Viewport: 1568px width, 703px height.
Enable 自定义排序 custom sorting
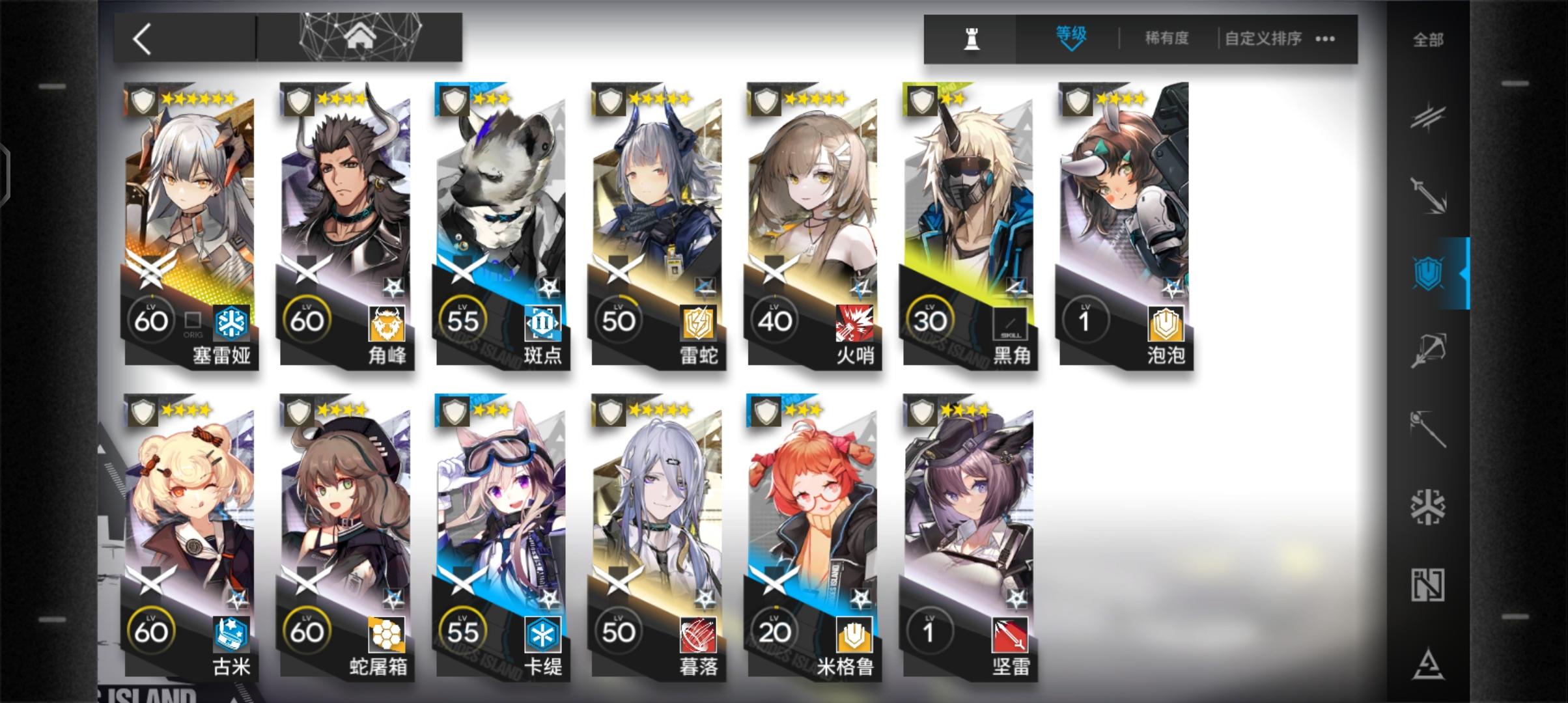pyautogui.click(x=1263, y=38)
